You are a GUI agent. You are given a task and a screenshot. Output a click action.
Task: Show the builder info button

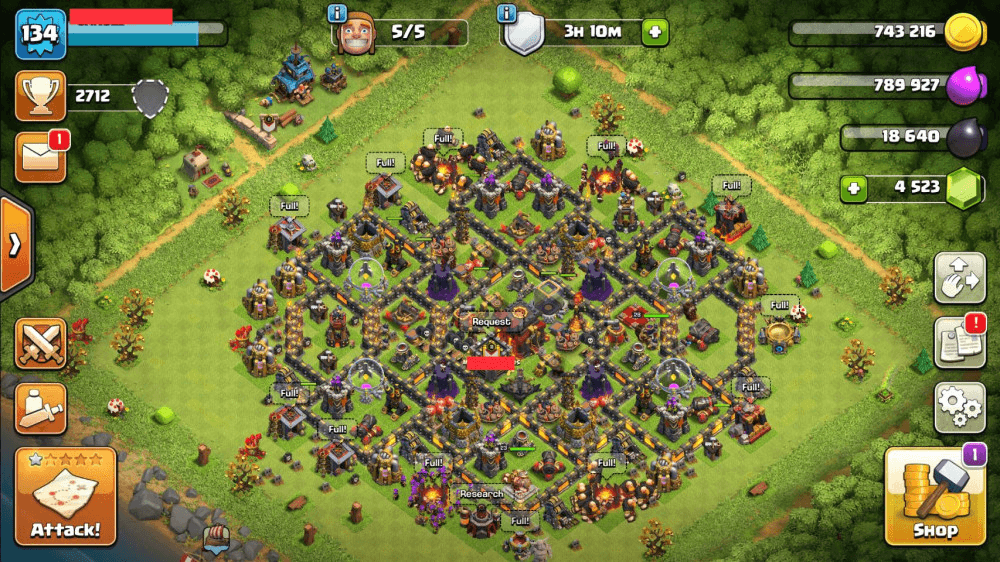coord(338,14)
